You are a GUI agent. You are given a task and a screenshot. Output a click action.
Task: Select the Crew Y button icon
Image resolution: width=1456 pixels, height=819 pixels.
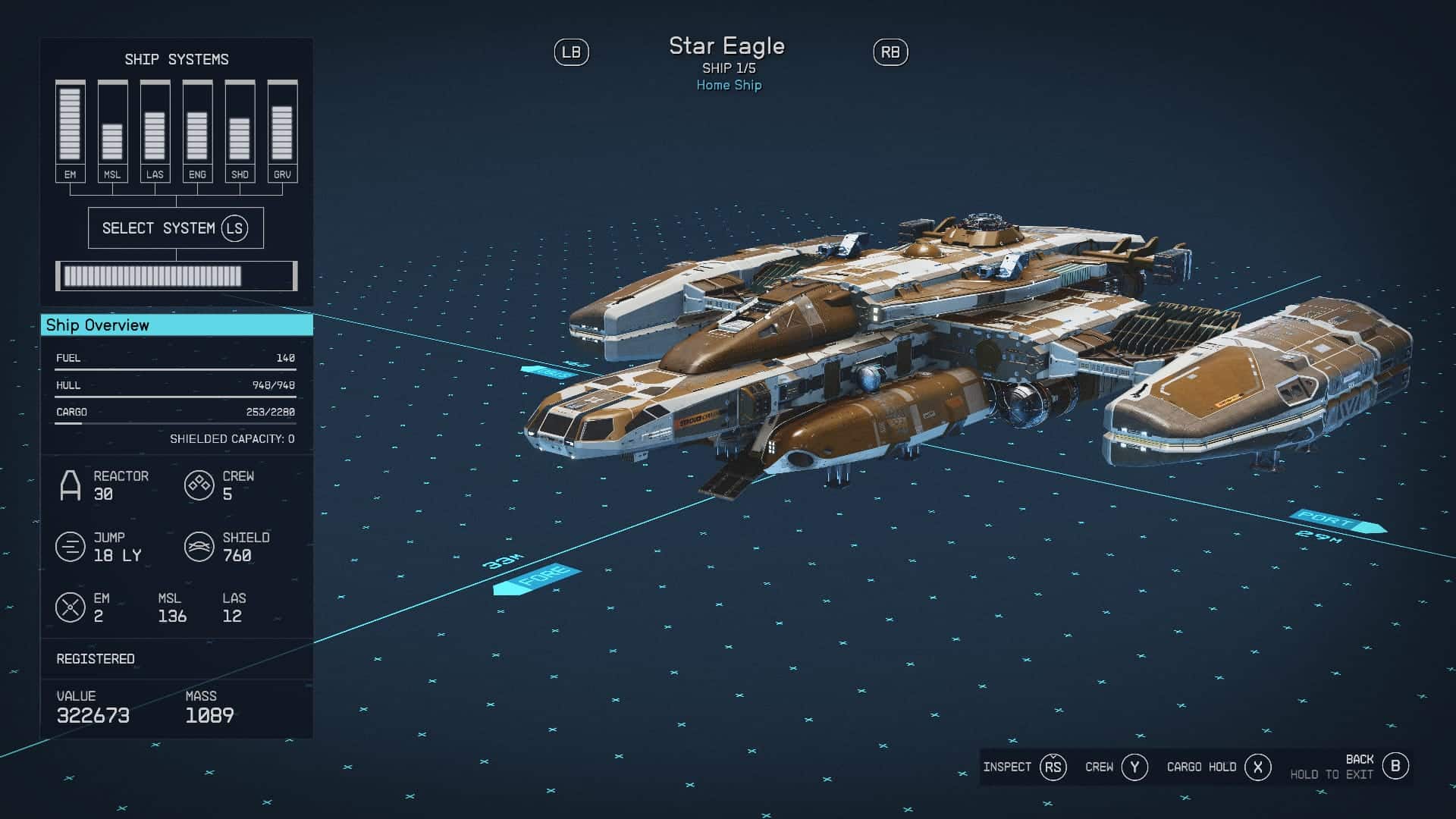click(1134, 767)
